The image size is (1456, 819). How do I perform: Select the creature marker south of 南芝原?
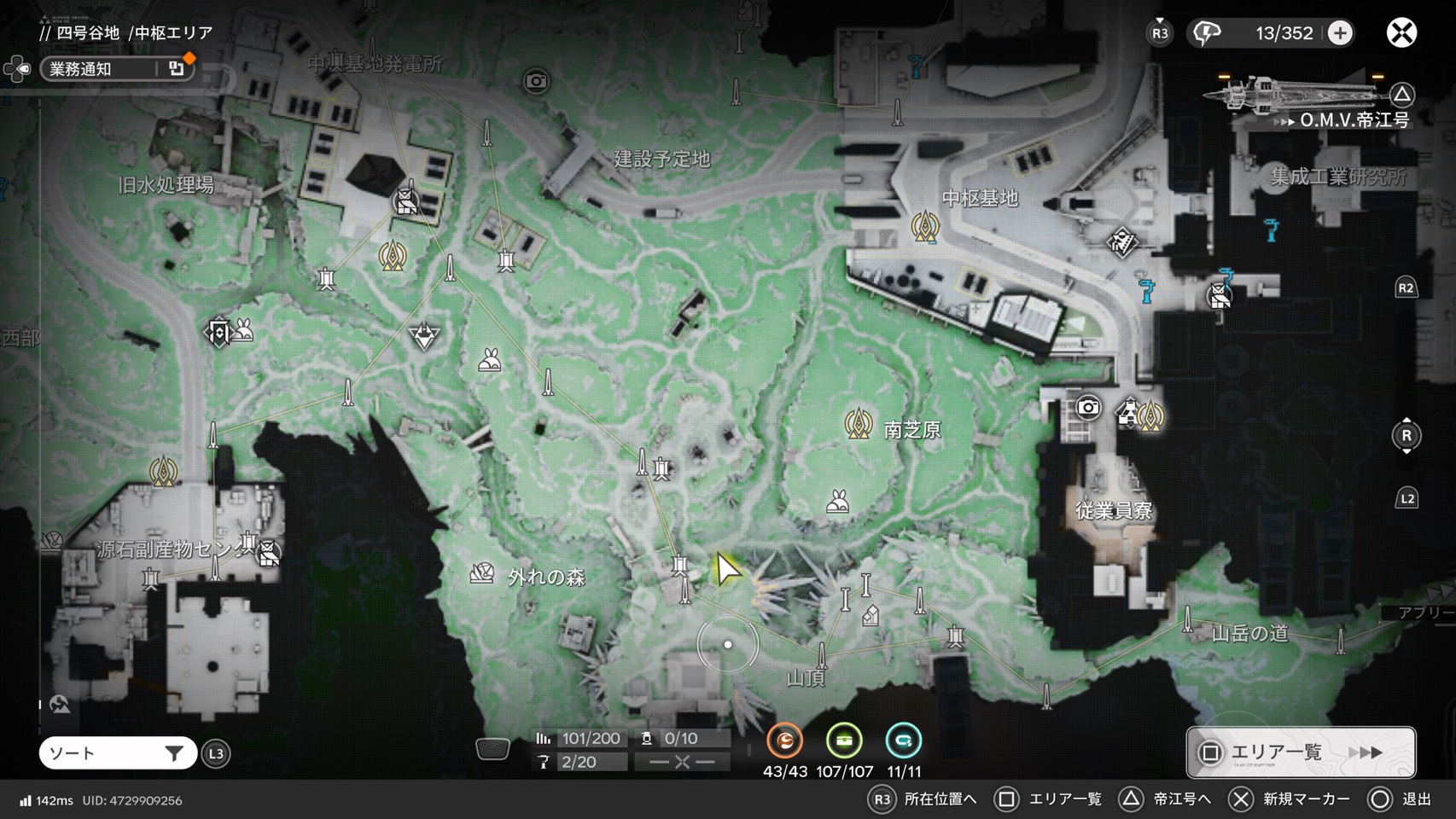(837, 502)
